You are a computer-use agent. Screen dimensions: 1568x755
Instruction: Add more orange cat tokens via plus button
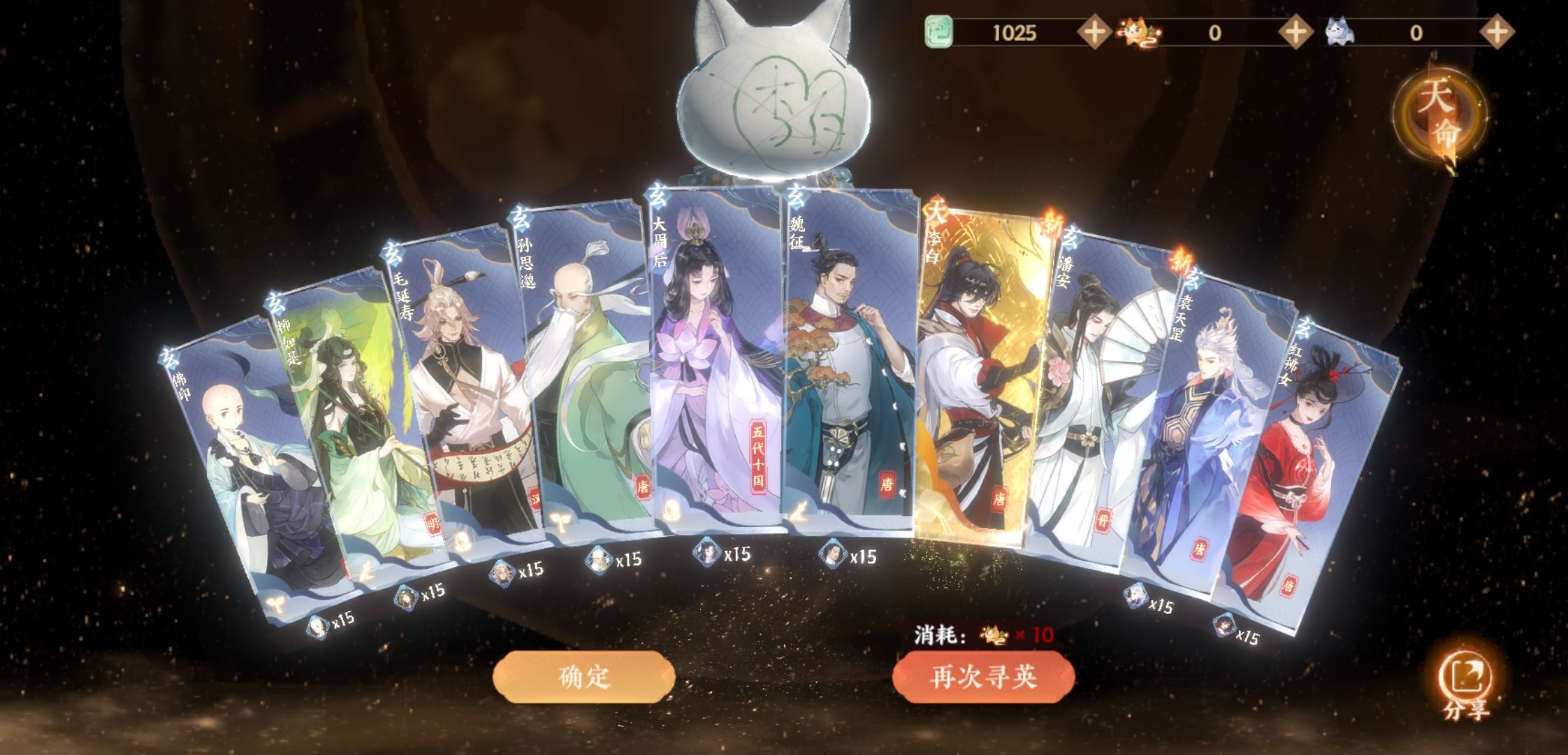[1295, 32]
